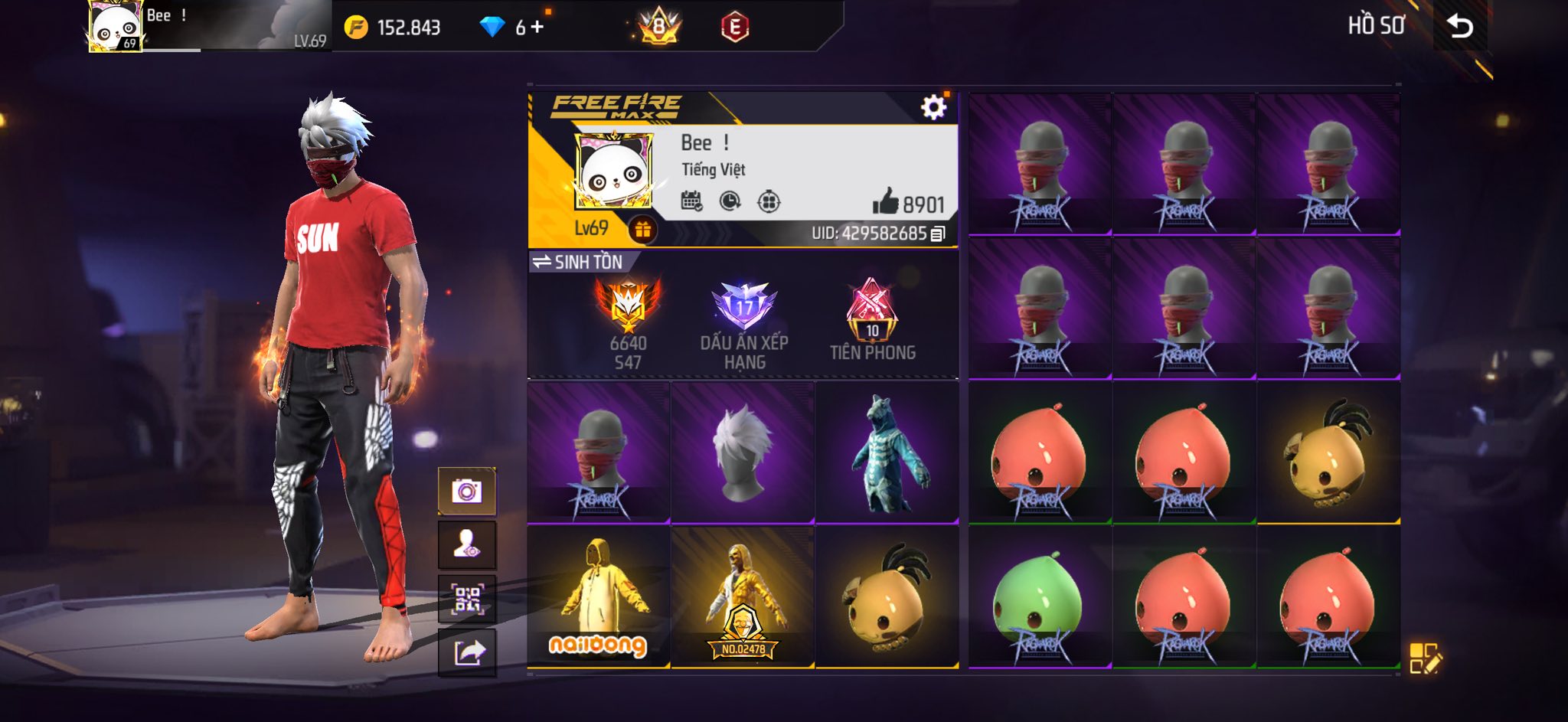Switch mode using the SINH TỒN toggle
Screen dimensions: 1568x722
tap(578, 262)
